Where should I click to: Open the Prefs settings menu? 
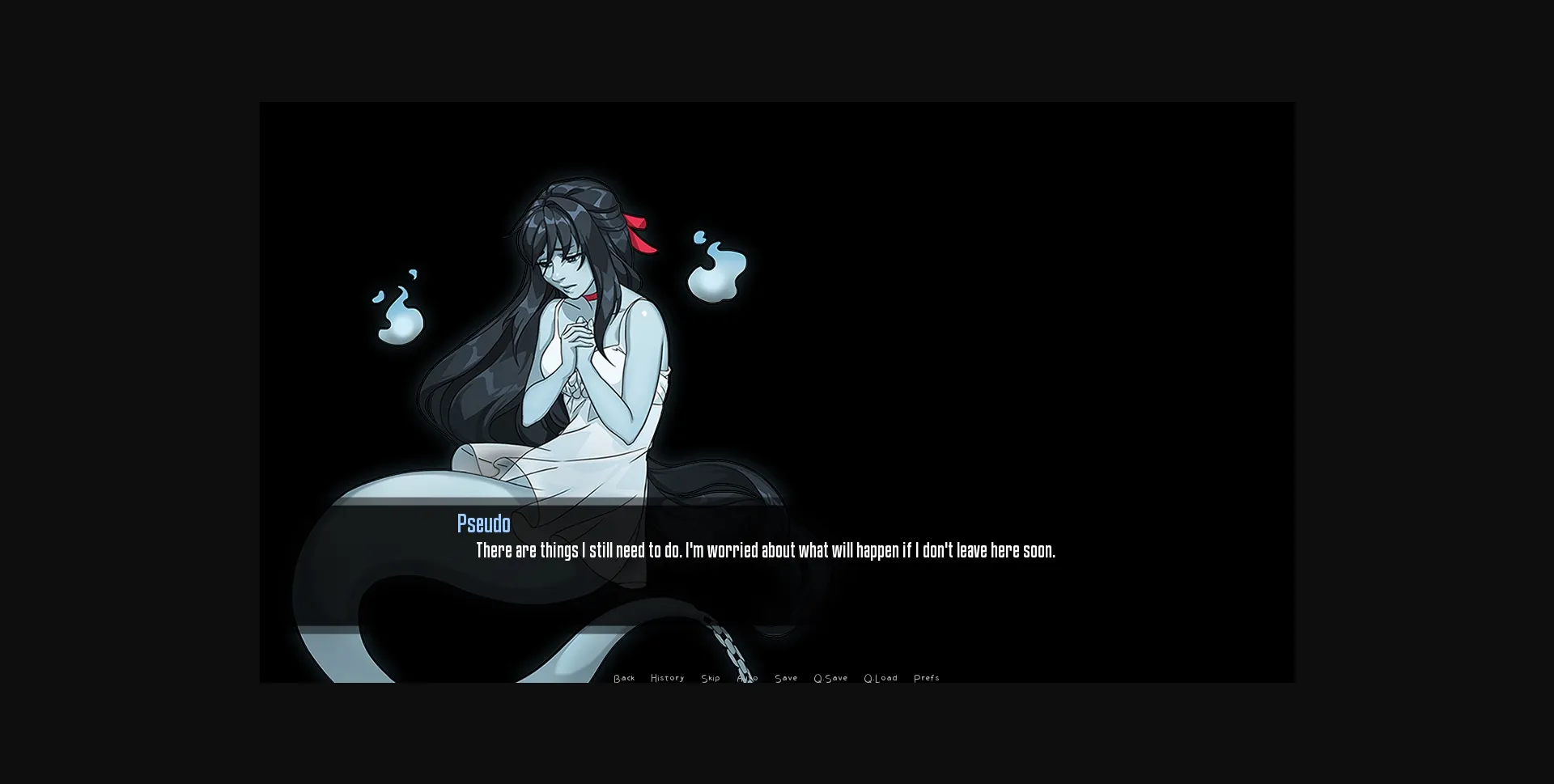coord(926,678)
